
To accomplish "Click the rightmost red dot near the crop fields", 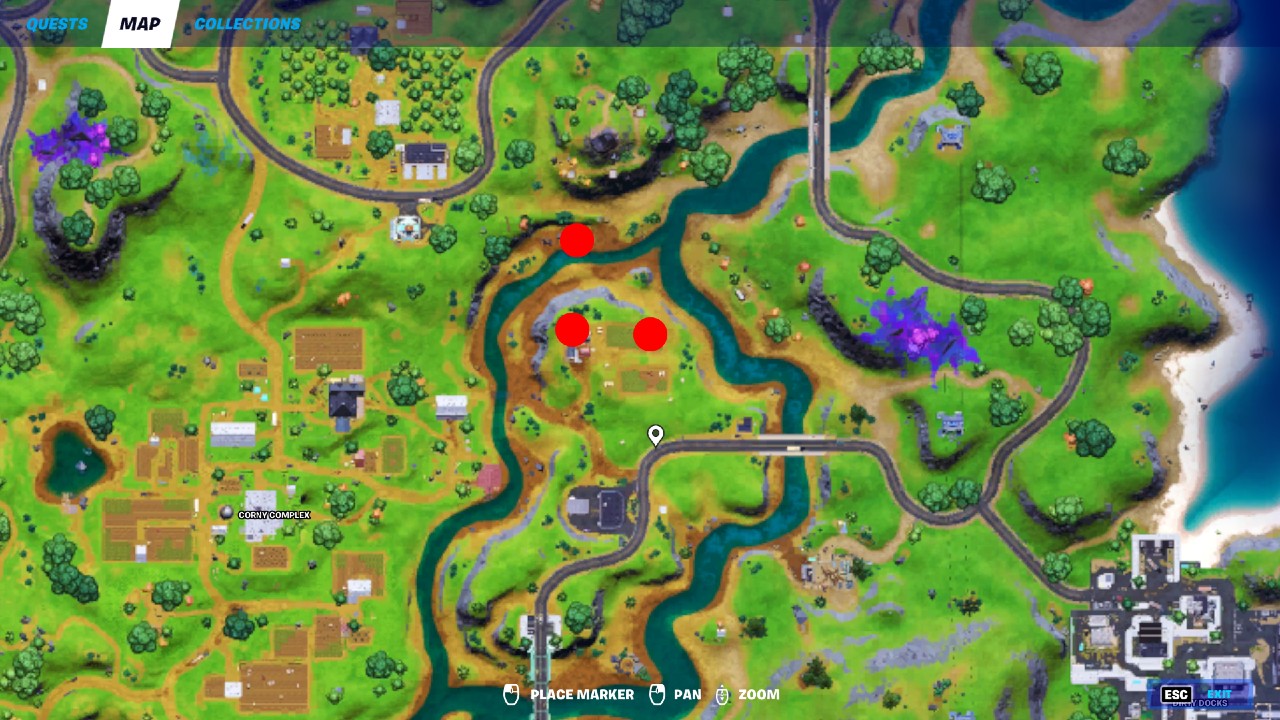I will 650,333.
